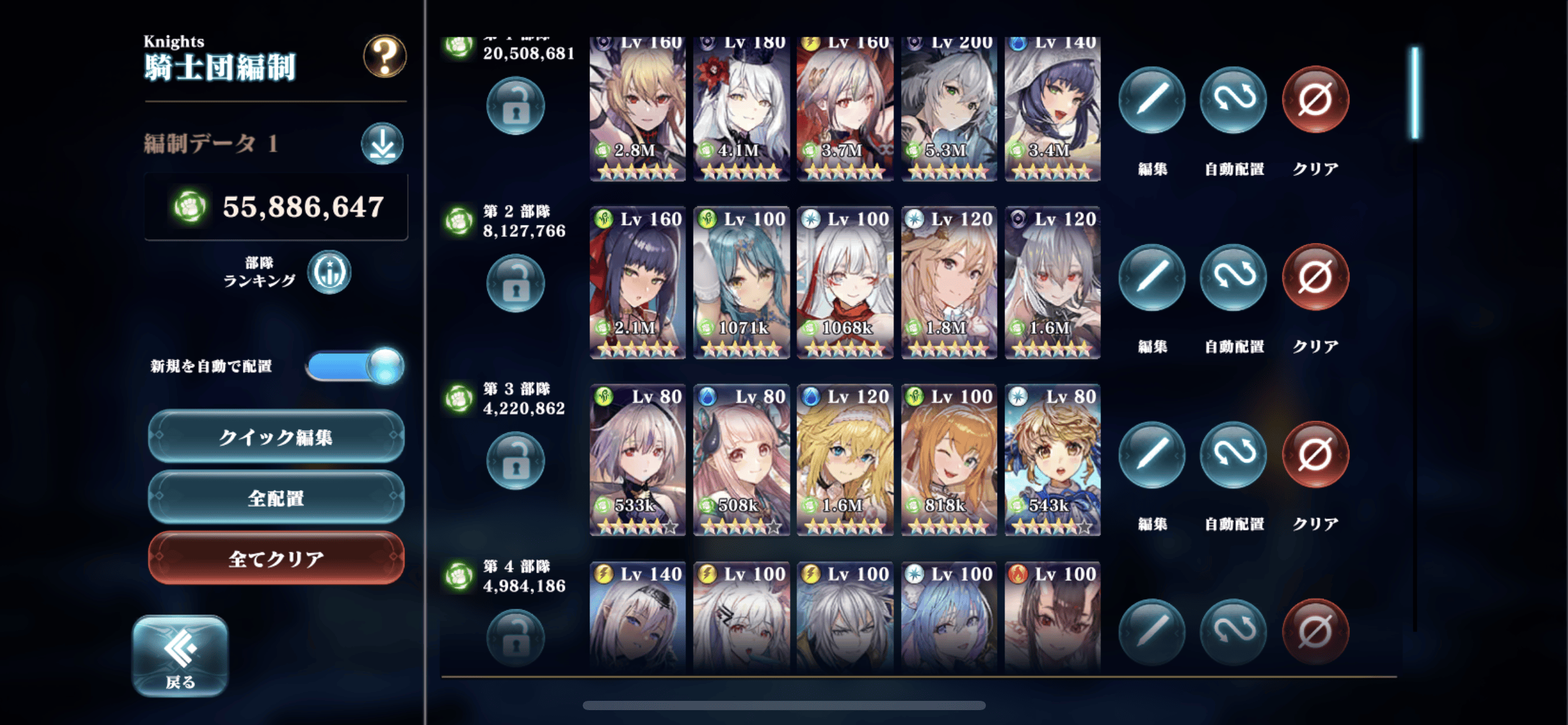Select the Lv 200 unit with 5.3M power
Screen dimensions: 1568x725
pyautogui.click(x=949, y=108)
